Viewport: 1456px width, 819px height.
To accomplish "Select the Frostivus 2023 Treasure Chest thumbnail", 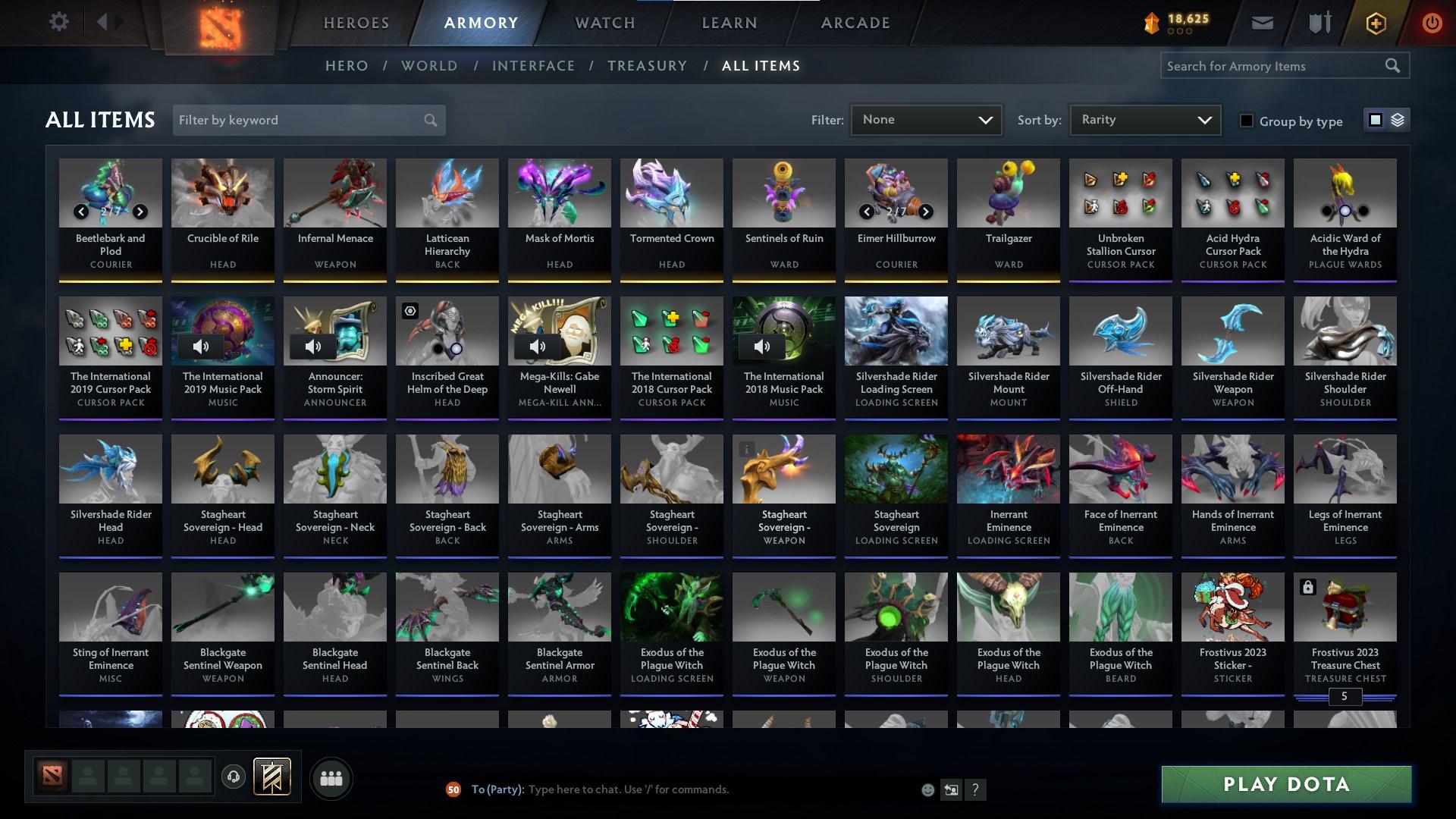I will [x=1345, y=607].
